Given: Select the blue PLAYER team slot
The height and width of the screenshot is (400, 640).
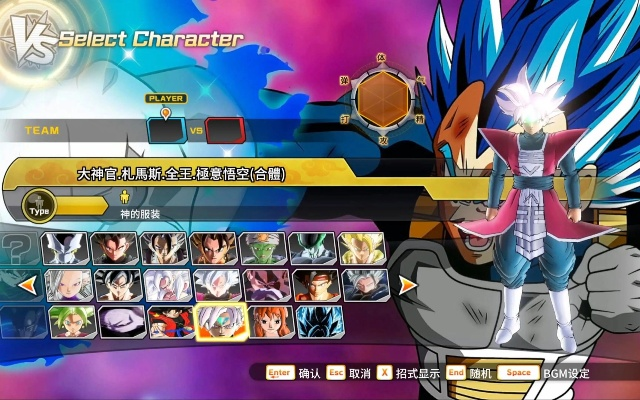Looking at the screenshot, I should (x=165, y=130).
